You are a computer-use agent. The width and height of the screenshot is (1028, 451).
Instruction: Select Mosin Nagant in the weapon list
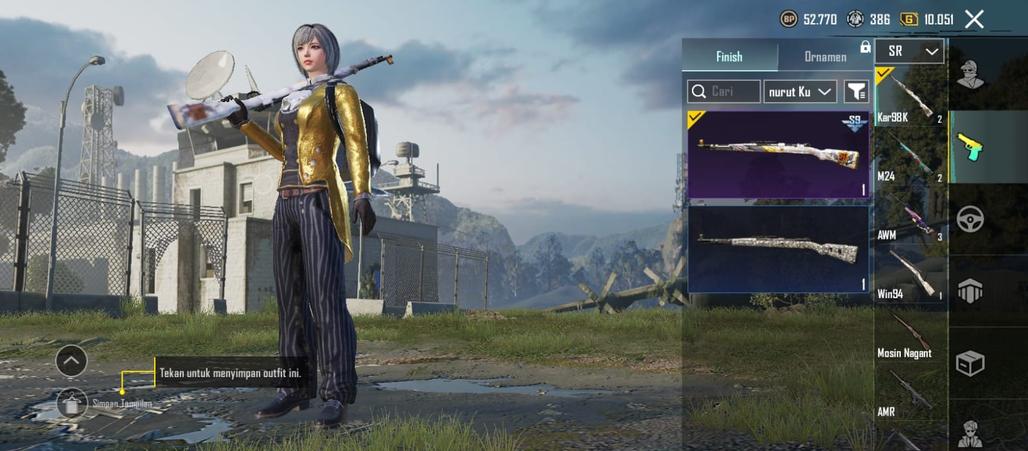[x=909, y=334]
